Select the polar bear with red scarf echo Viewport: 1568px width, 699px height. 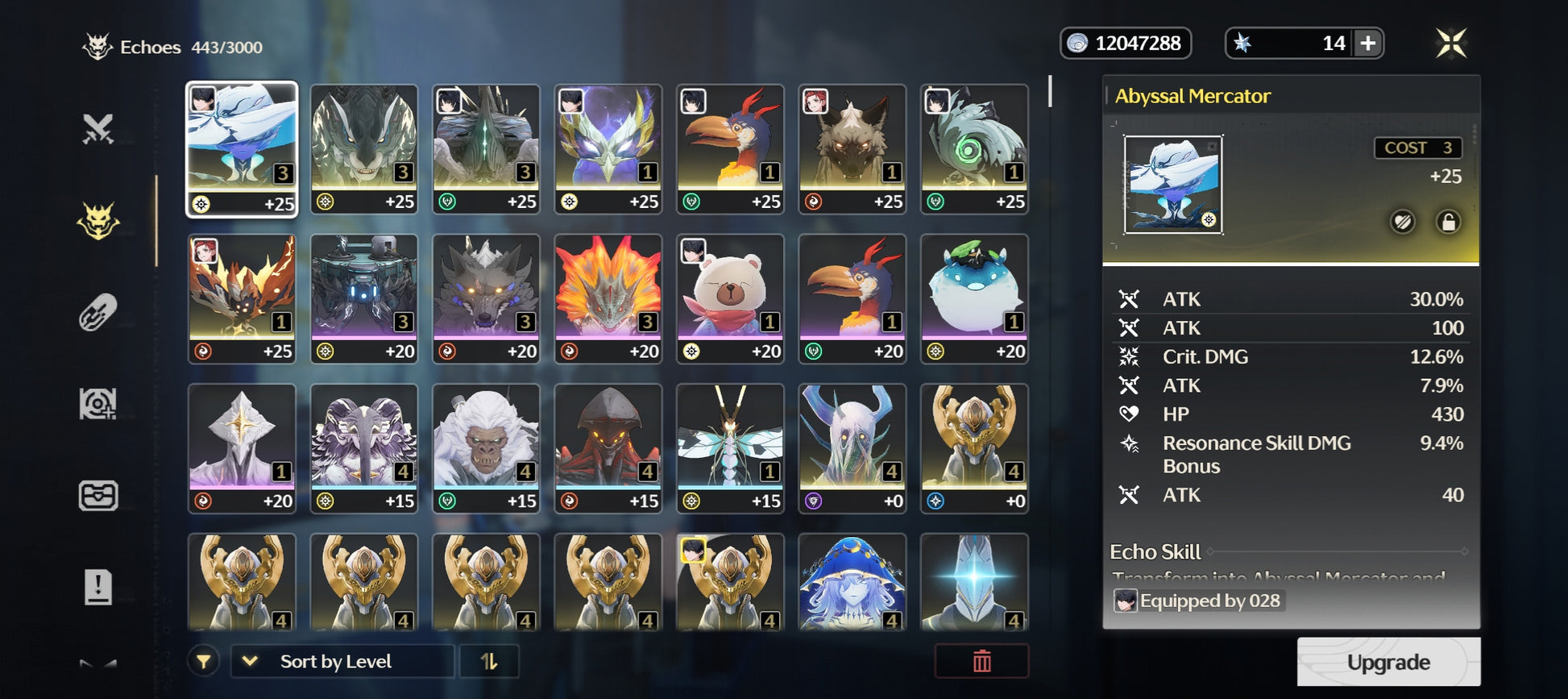[x=730, y=297]
